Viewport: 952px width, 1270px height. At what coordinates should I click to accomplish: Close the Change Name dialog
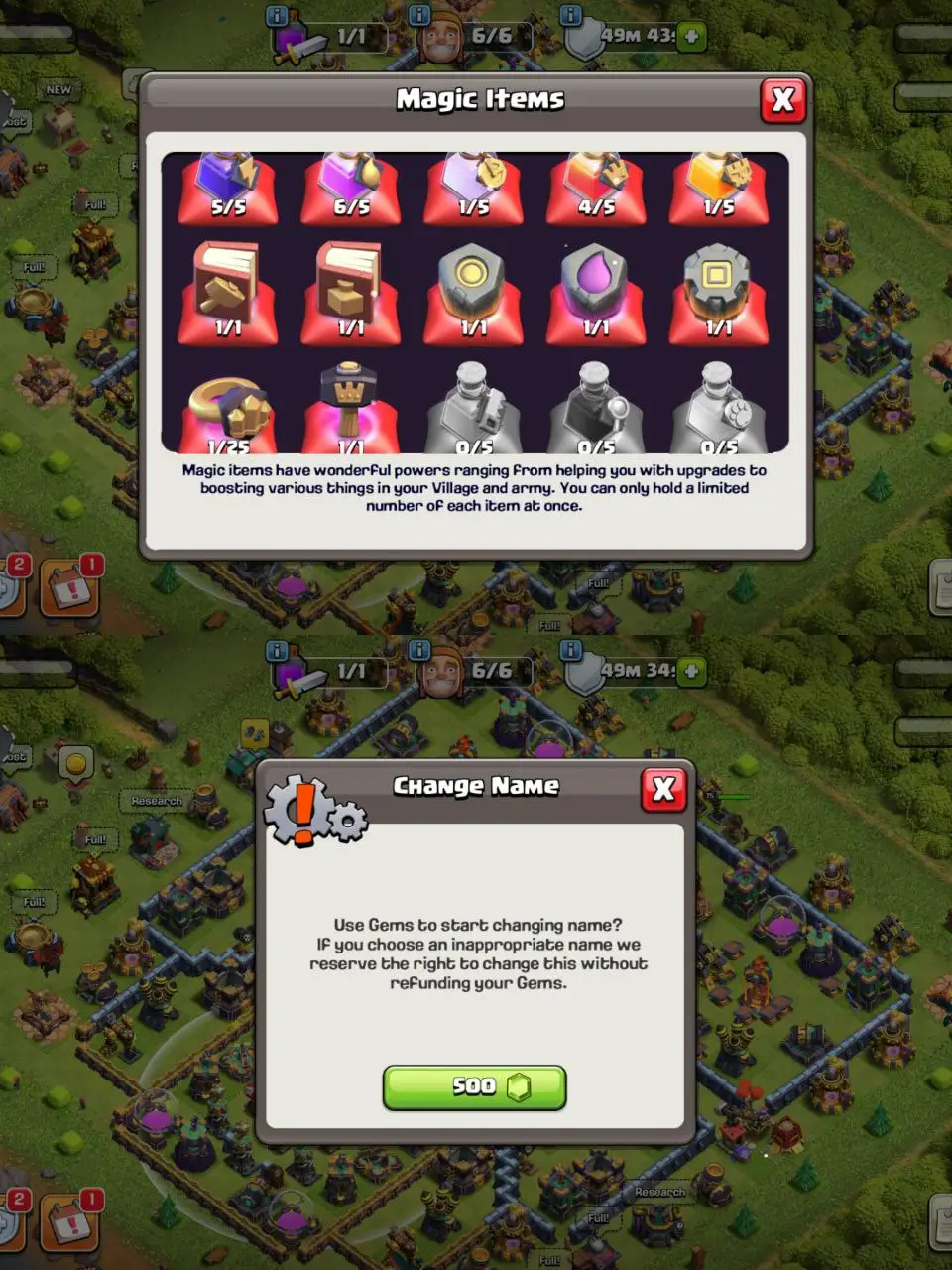pos(663,790)
